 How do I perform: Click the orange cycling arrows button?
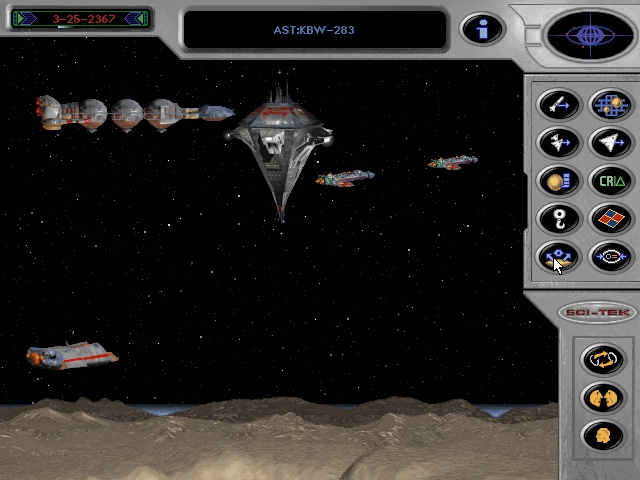[x=602, y=358]
